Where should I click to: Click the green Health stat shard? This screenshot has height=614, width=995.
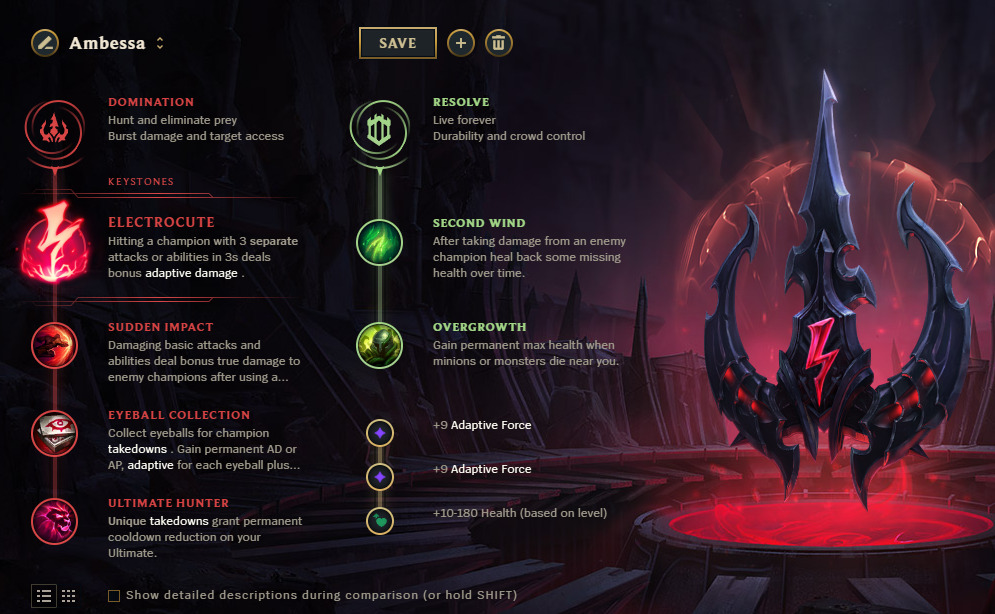point(380,520)
